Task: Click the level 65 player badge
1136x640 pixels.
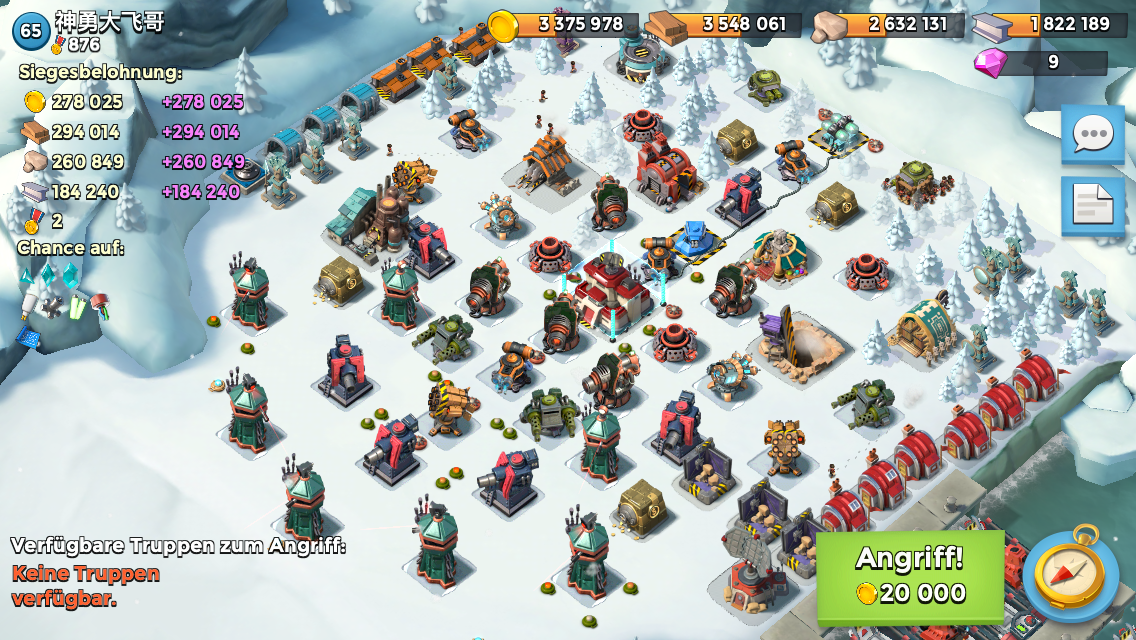Action: 31,31
